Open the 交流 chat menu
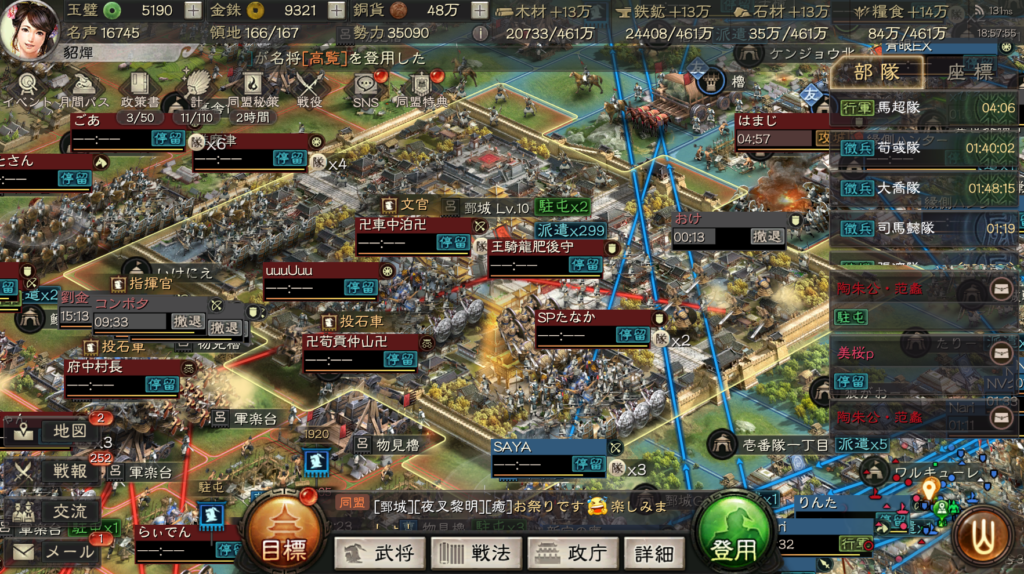The height and width of the screenshot is (574, 1024). pyautogui.click(x=56, y=511)
